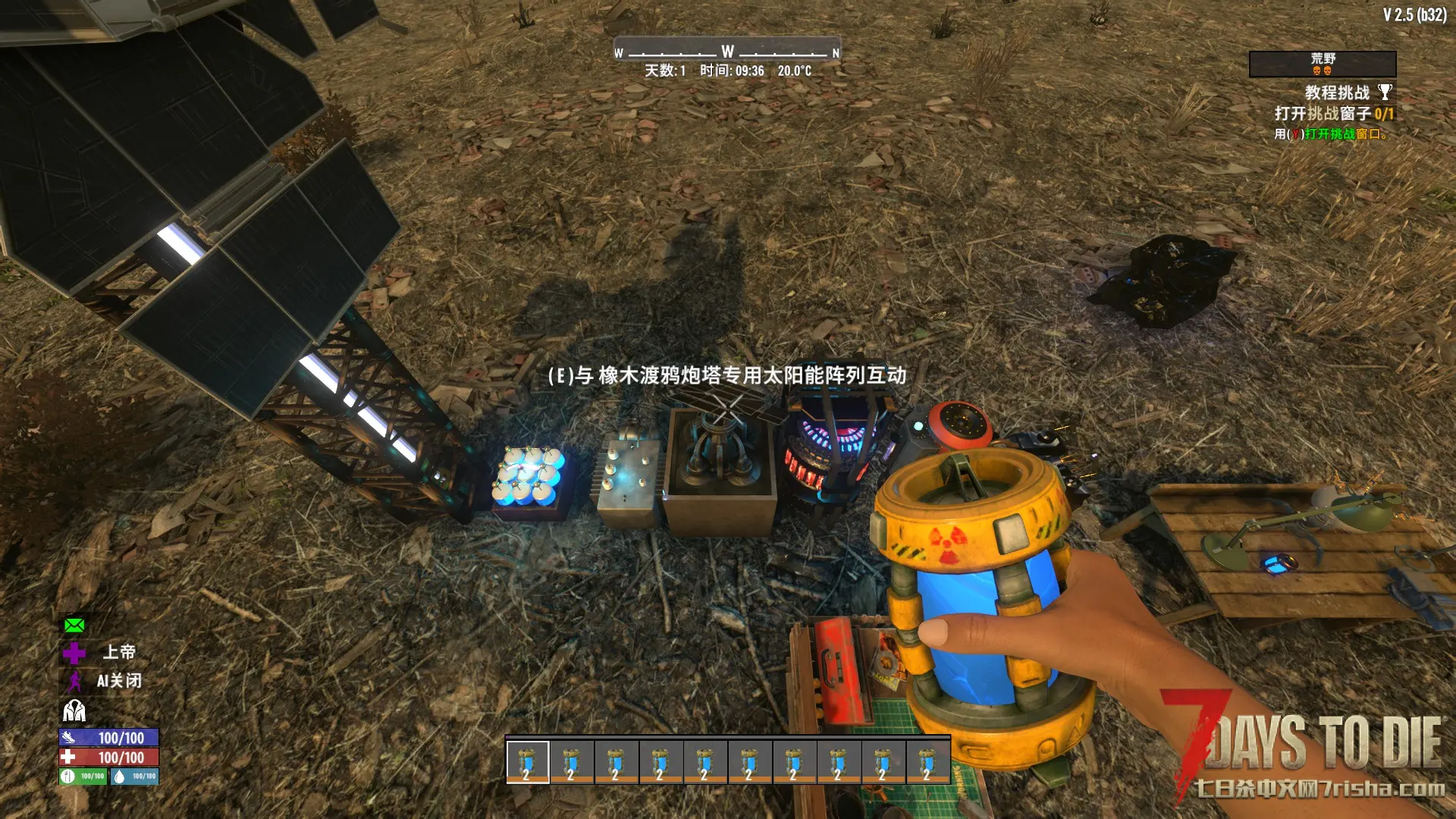Click the purple cross 上帝 god mode icon
Viewport: 1456px width, 819px height.
[x=74, y=653]
